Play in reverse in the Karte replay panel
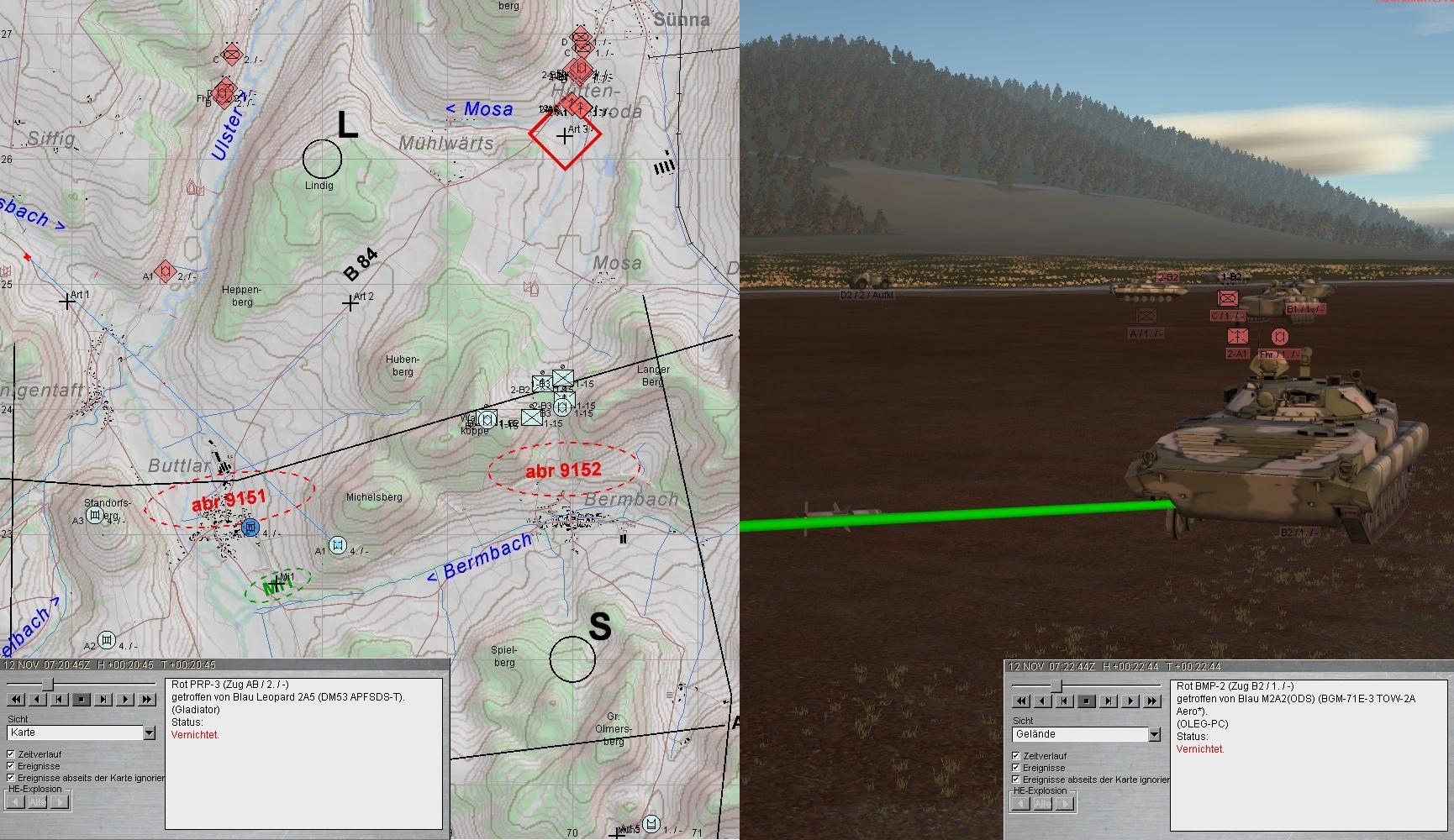Image resolution: width=1454 pixels, height=840 pixels. click(x=37, y=699)
